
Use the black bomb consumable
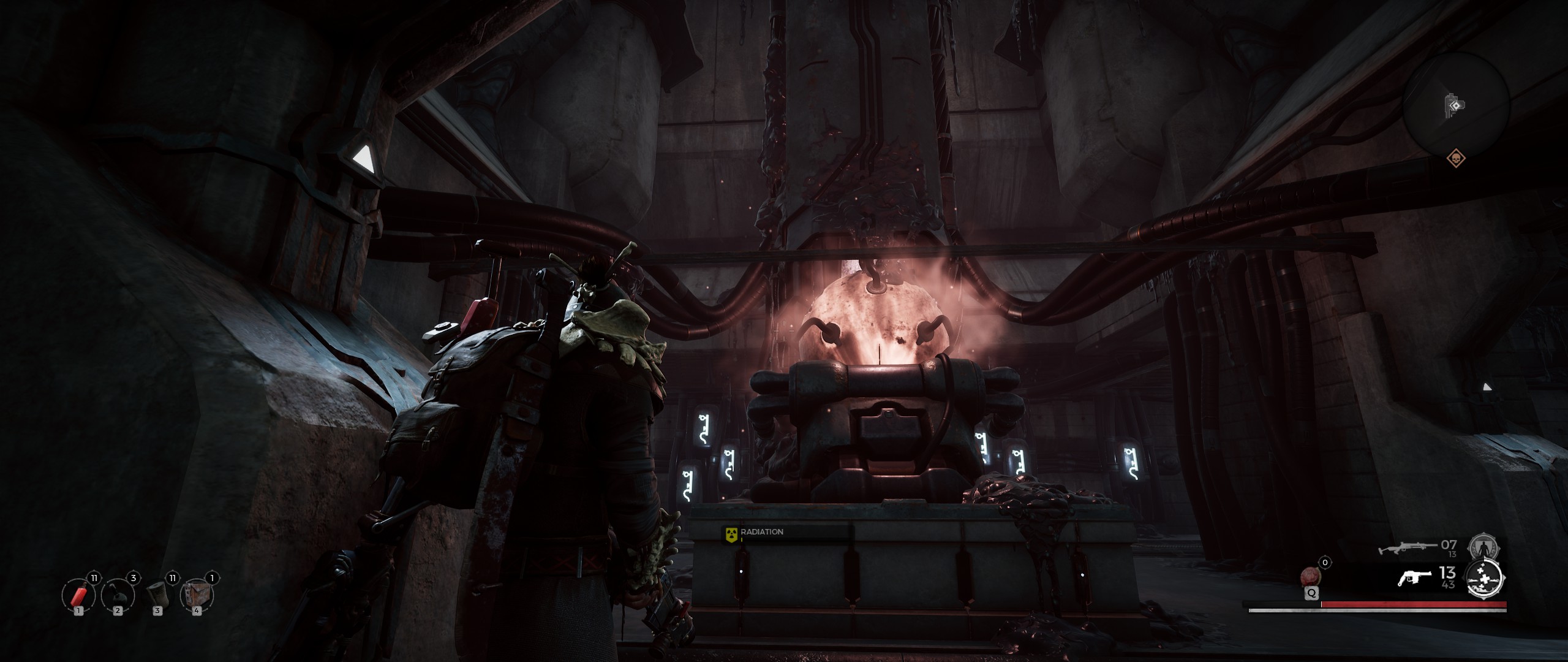pyautogui.click(x=117, y=594)
